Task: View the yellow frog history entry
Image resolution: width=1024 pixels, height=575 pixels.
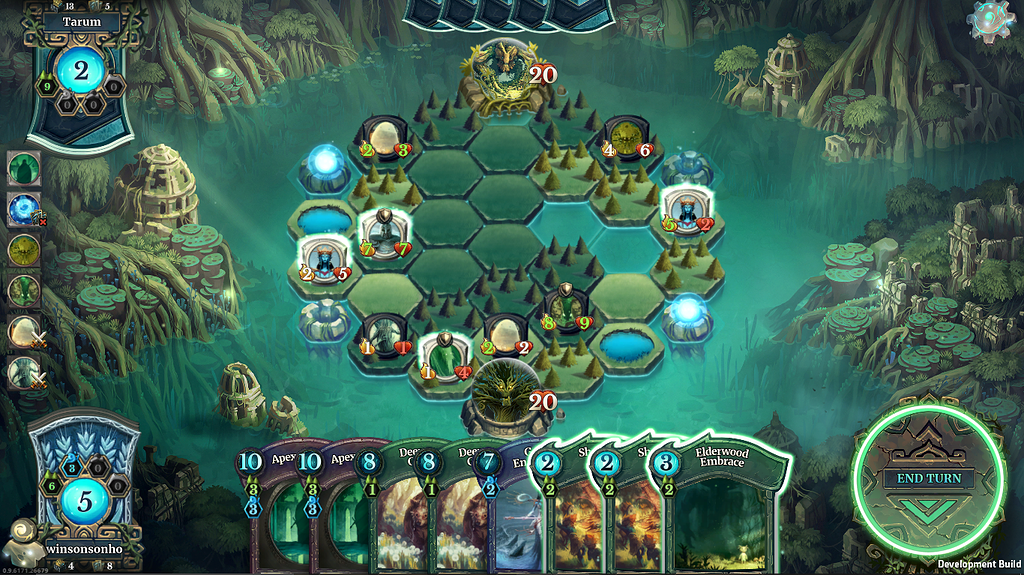Action: click(24, 250)
